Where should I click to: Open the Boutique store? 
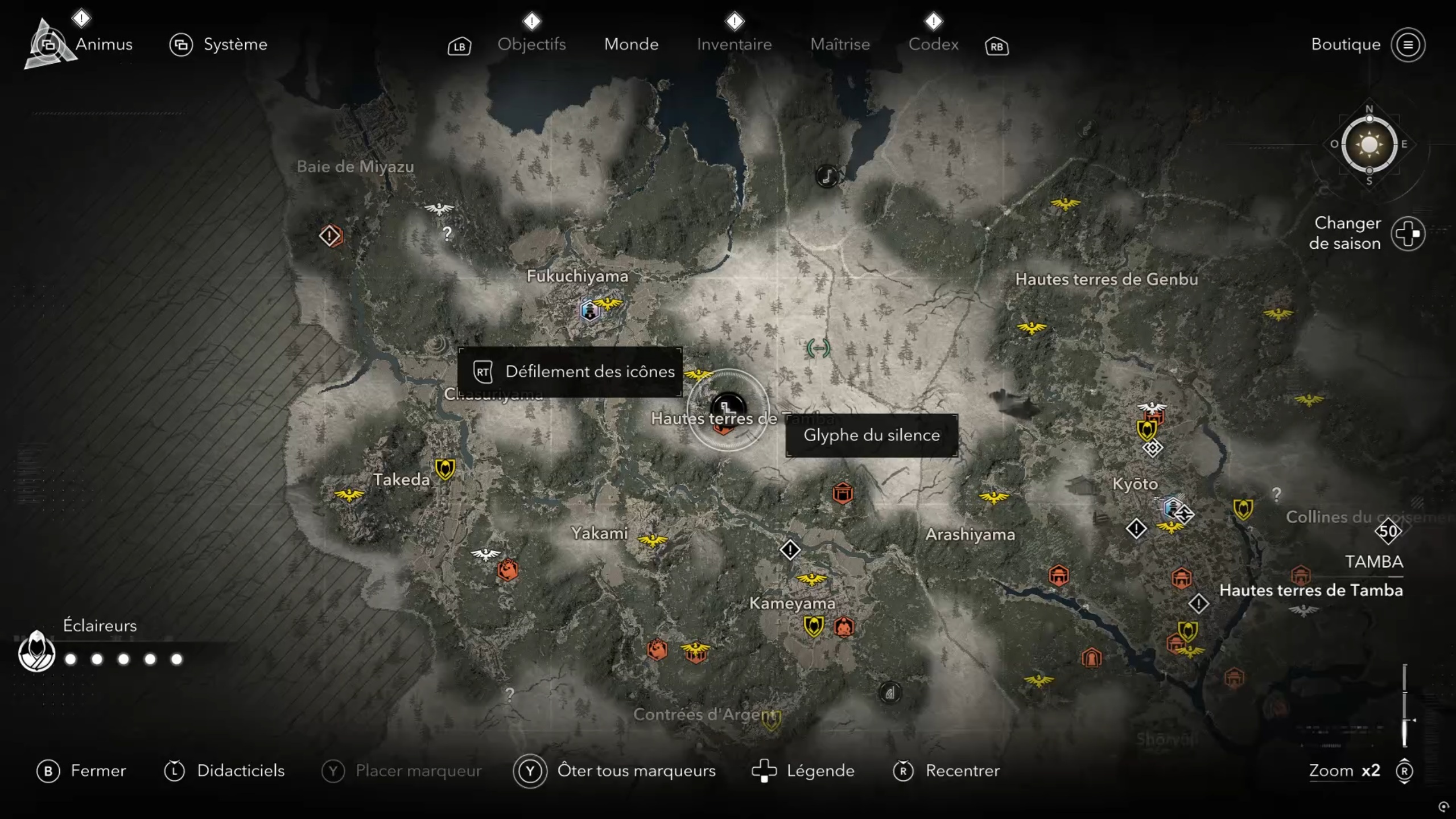[1346, 44]
